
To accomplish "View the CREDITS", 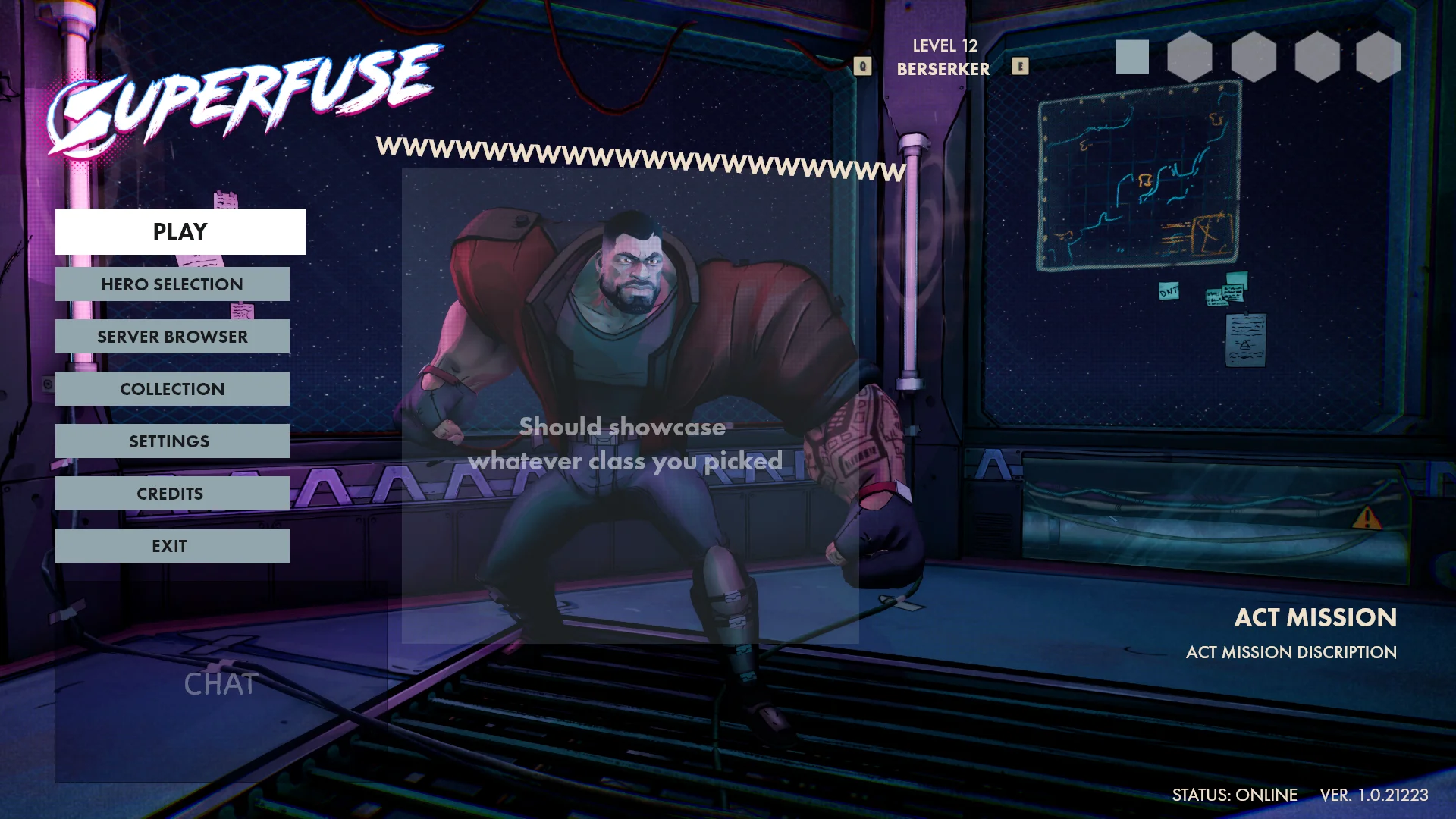I will point(172,493).
